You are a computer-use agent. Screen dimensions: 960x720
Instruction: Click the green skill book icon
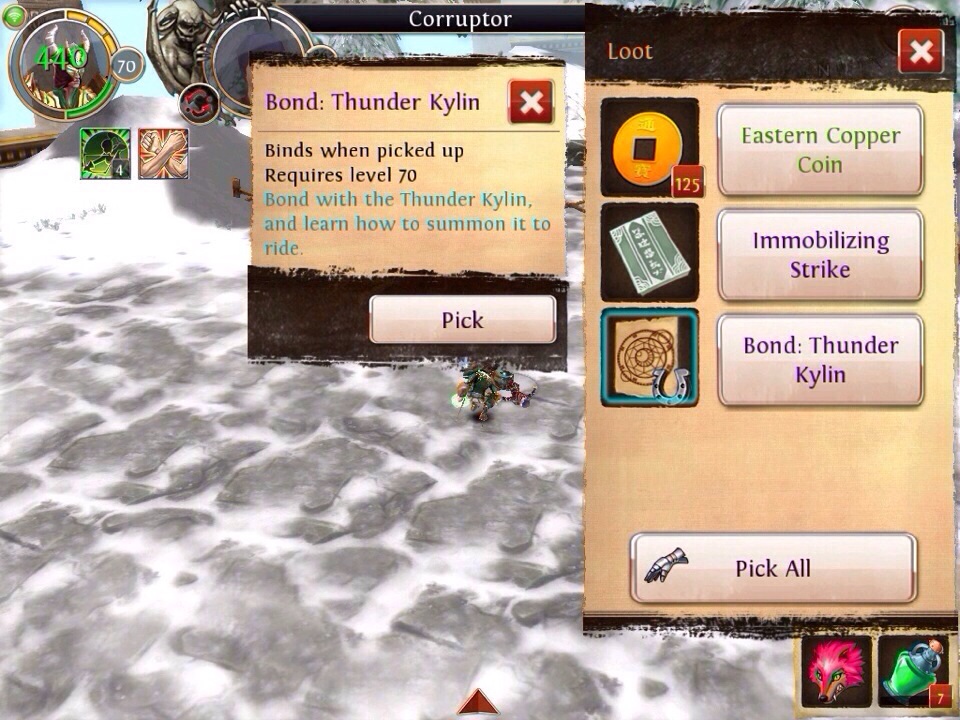649,252
